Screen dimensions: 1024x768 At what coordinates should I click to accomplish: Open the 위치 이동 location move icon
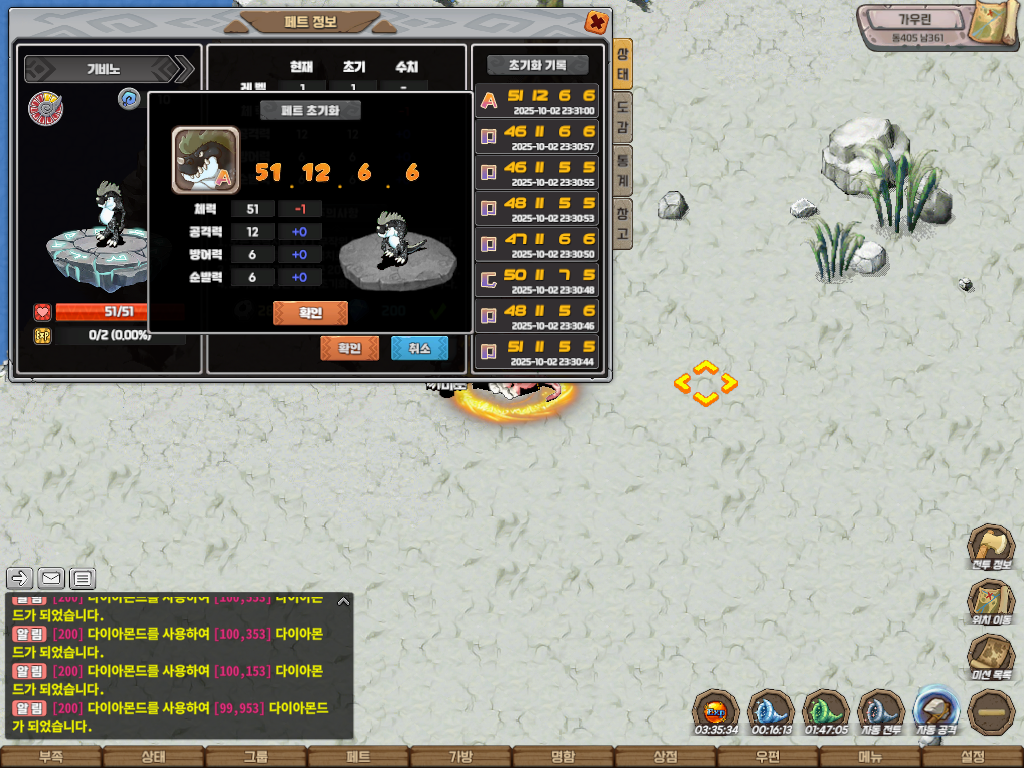click(990, 603)
